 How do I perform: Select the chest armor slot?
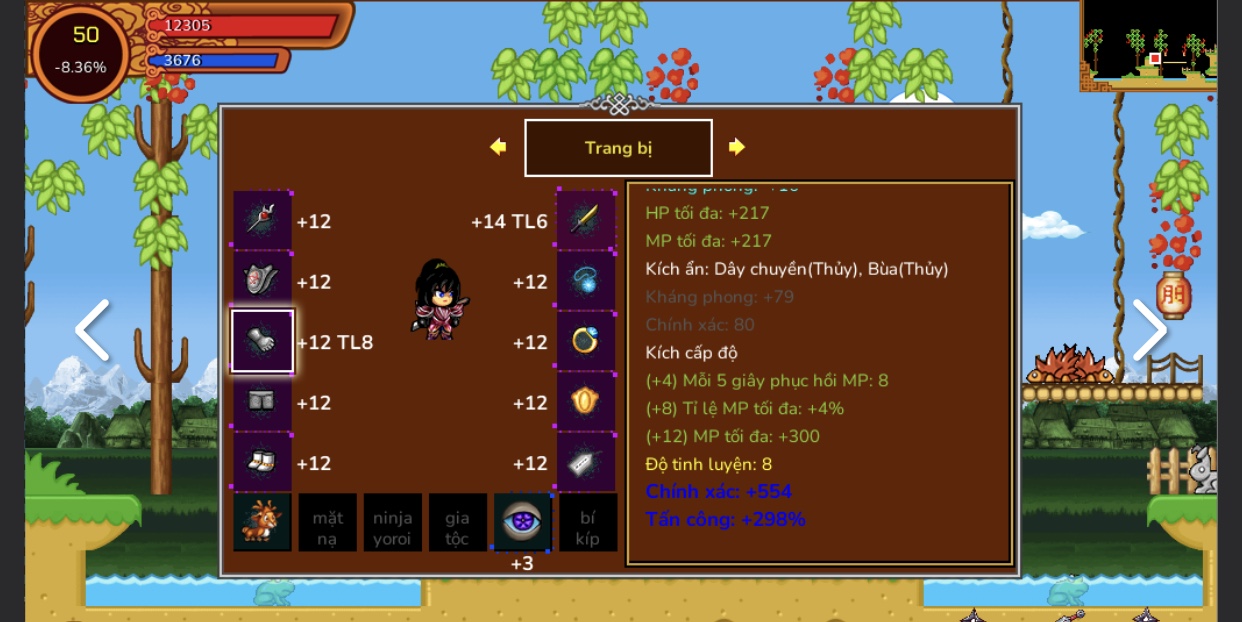263,281
